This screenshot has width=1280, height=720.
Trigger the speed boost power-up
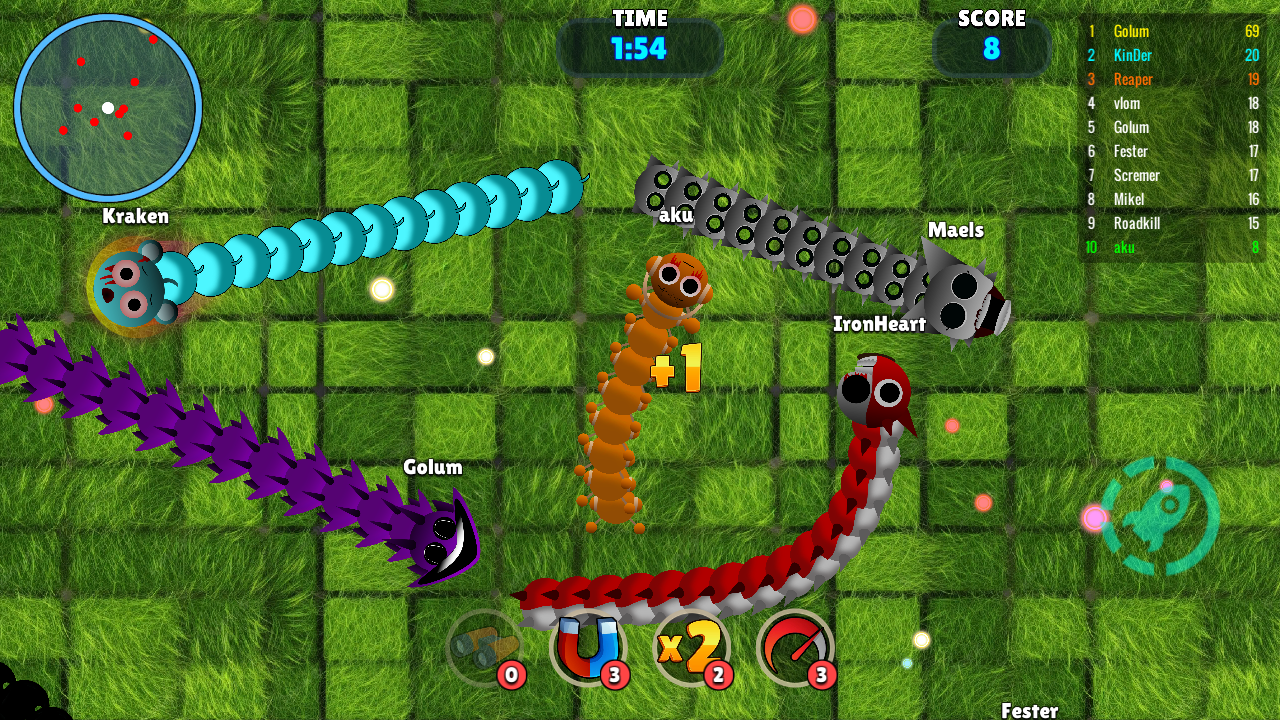tap(793, 650)
